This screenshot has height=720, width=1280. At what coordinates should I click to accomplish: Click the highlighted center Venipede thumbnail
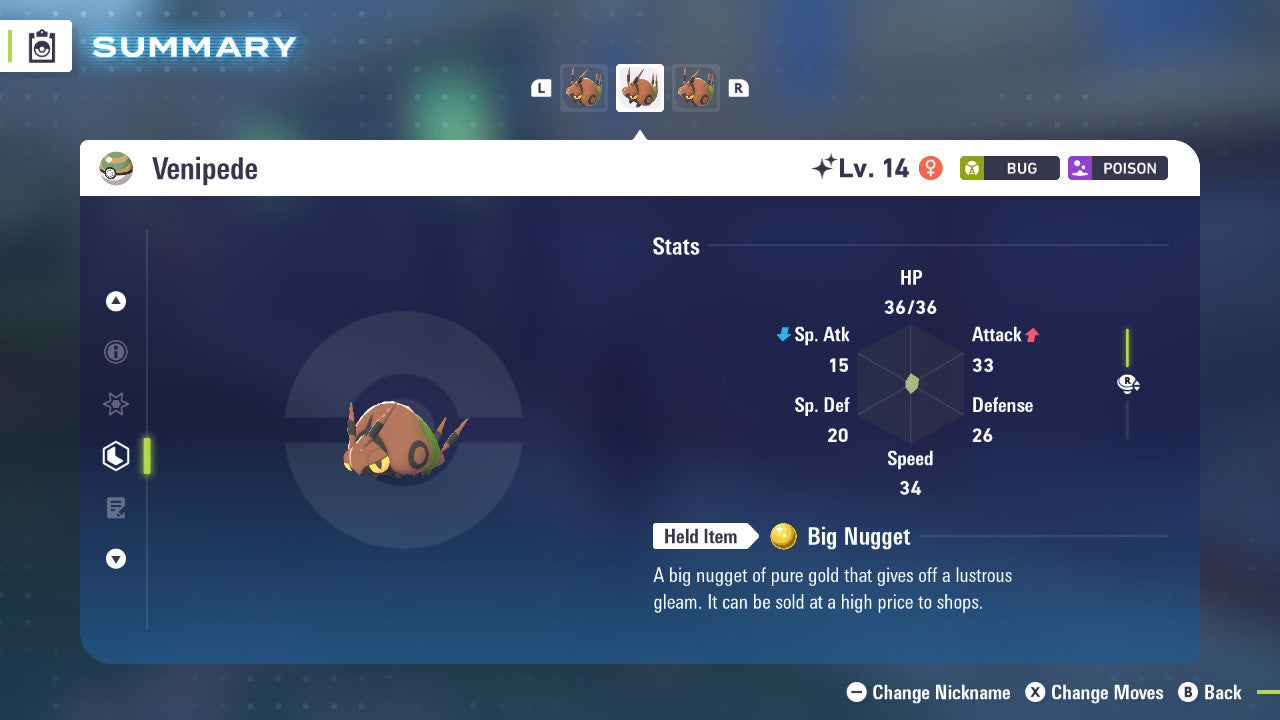(x=639, y=87)
